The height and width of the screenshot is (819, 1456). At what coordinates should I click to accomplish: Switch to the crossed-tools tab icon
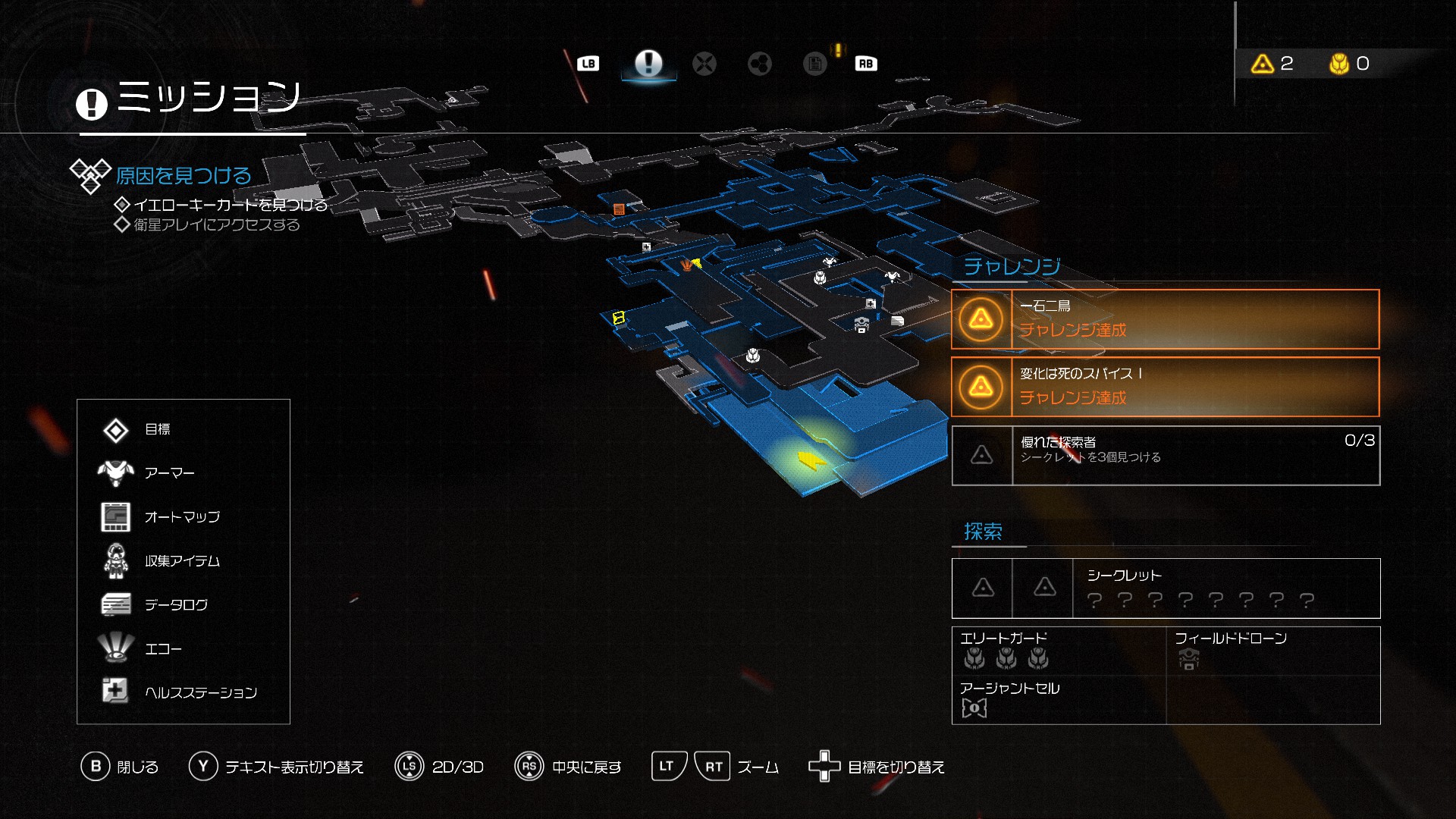pyautogui.click(x=704, y=64)
